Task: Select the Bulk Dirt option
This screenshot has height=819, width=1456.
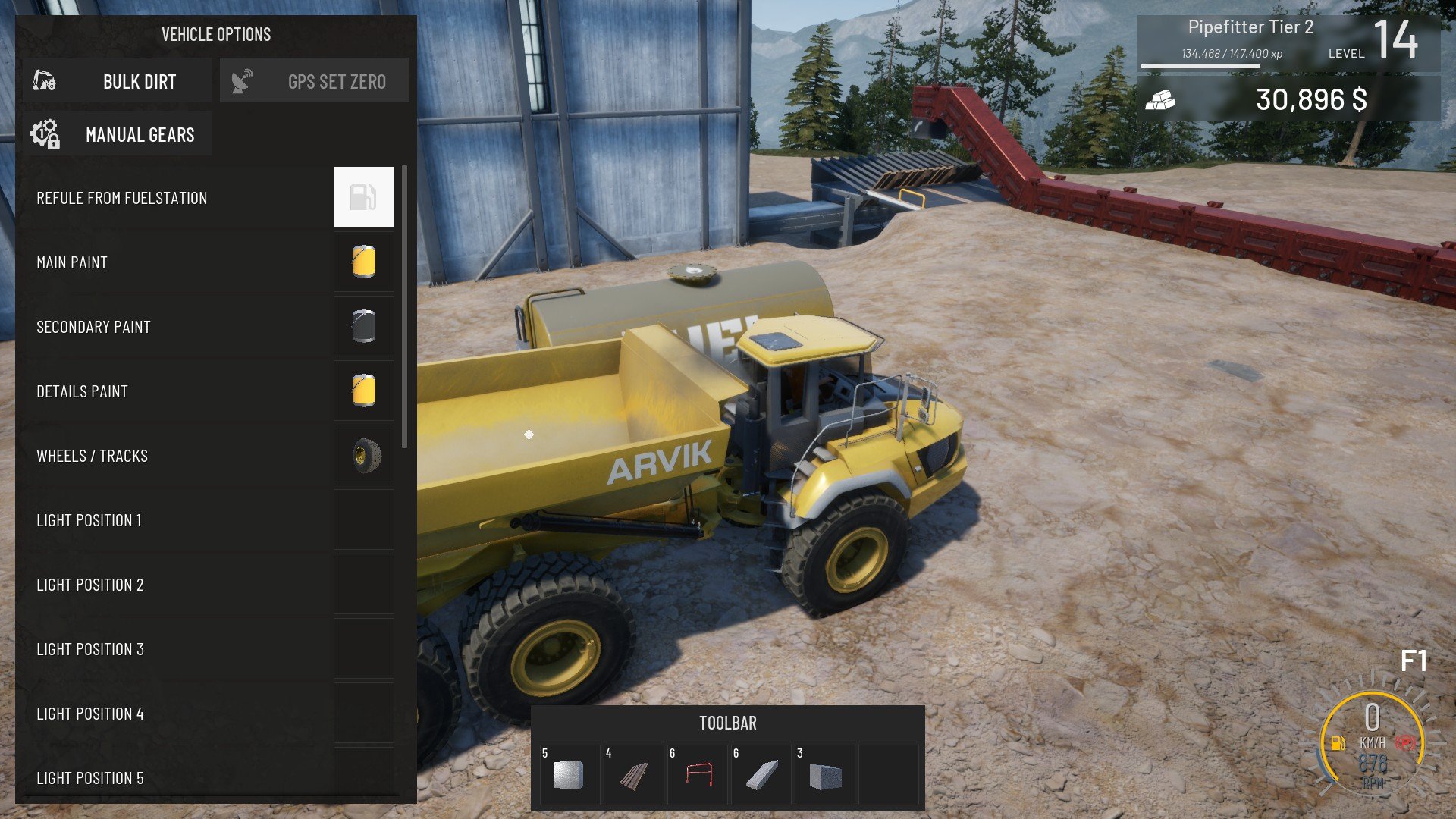Action: [x=118, y=81]
